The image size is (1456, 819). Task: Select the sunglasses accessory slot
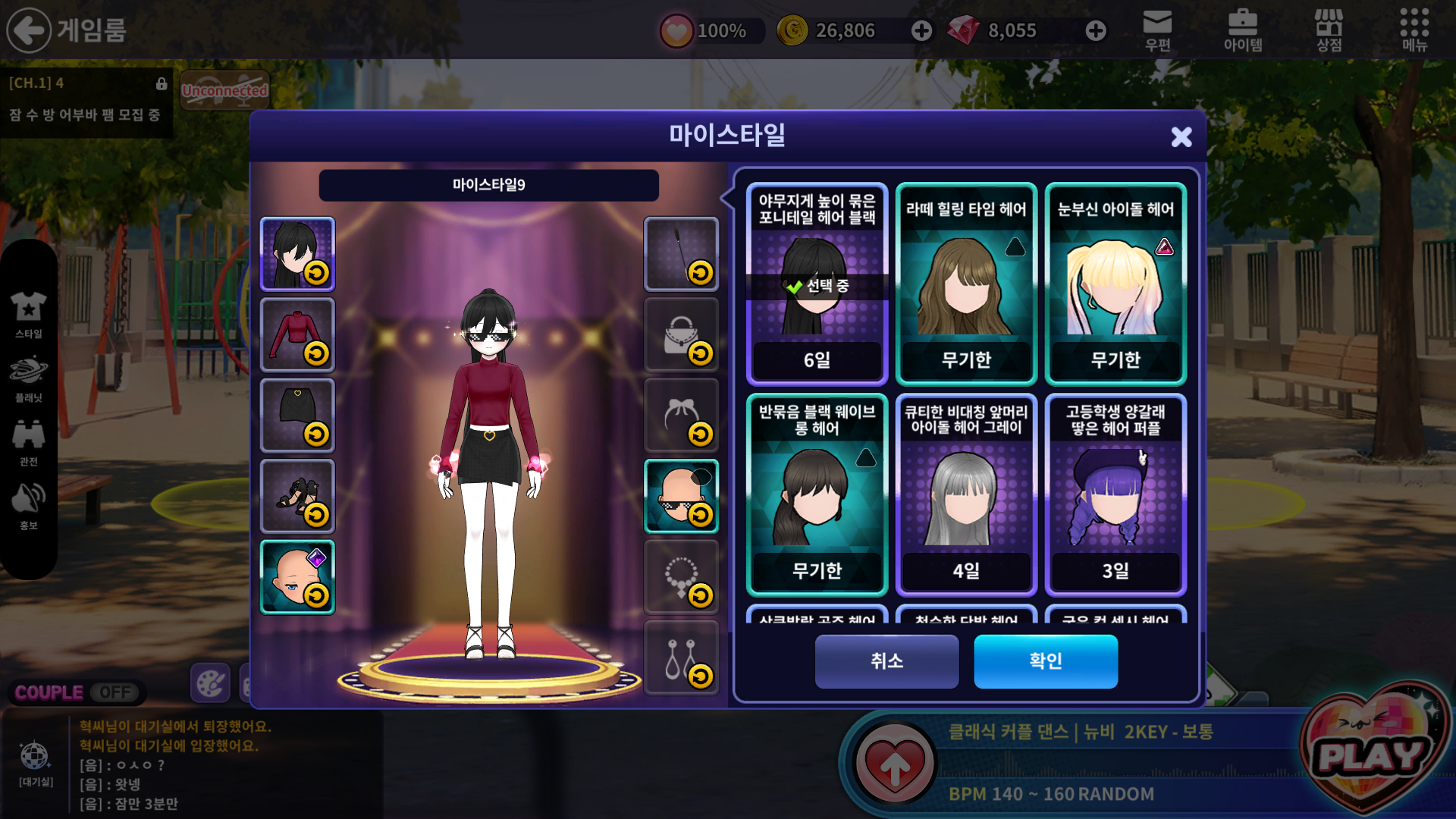point(681,496)
